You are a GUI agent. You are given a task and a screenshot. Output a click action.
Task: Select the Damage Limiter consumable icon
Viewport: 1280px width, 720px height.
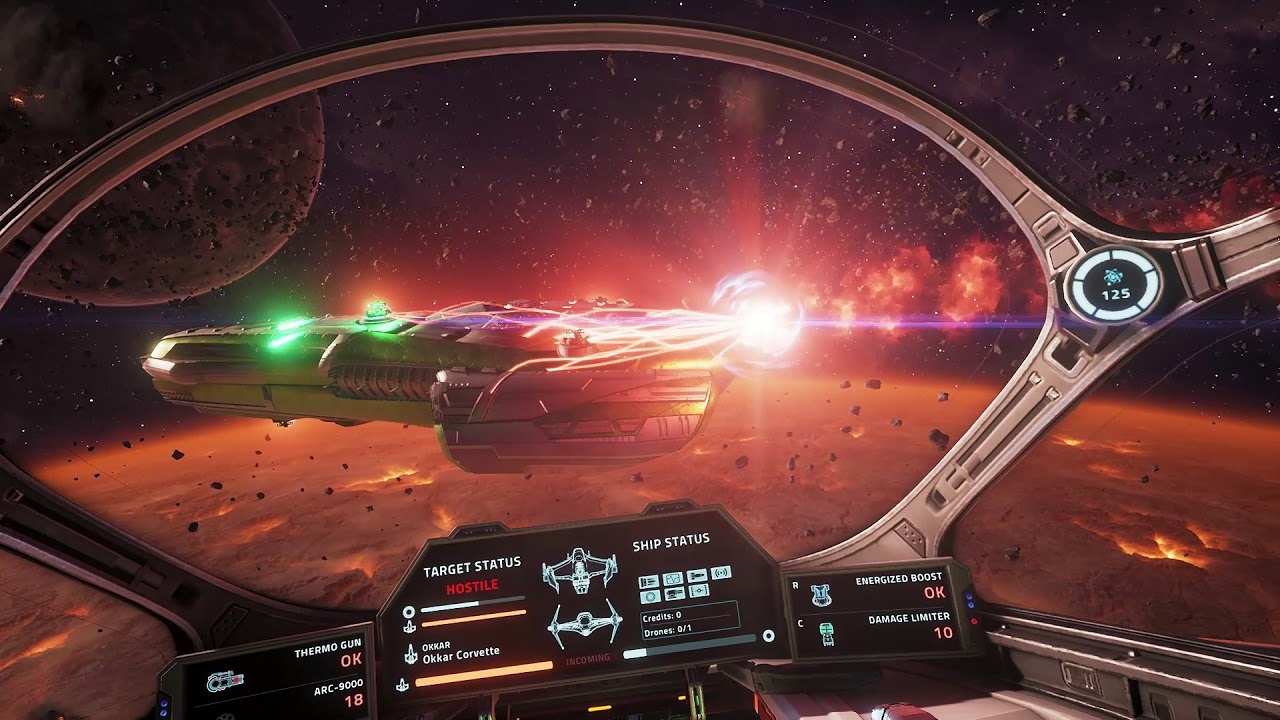click(827, 633)
